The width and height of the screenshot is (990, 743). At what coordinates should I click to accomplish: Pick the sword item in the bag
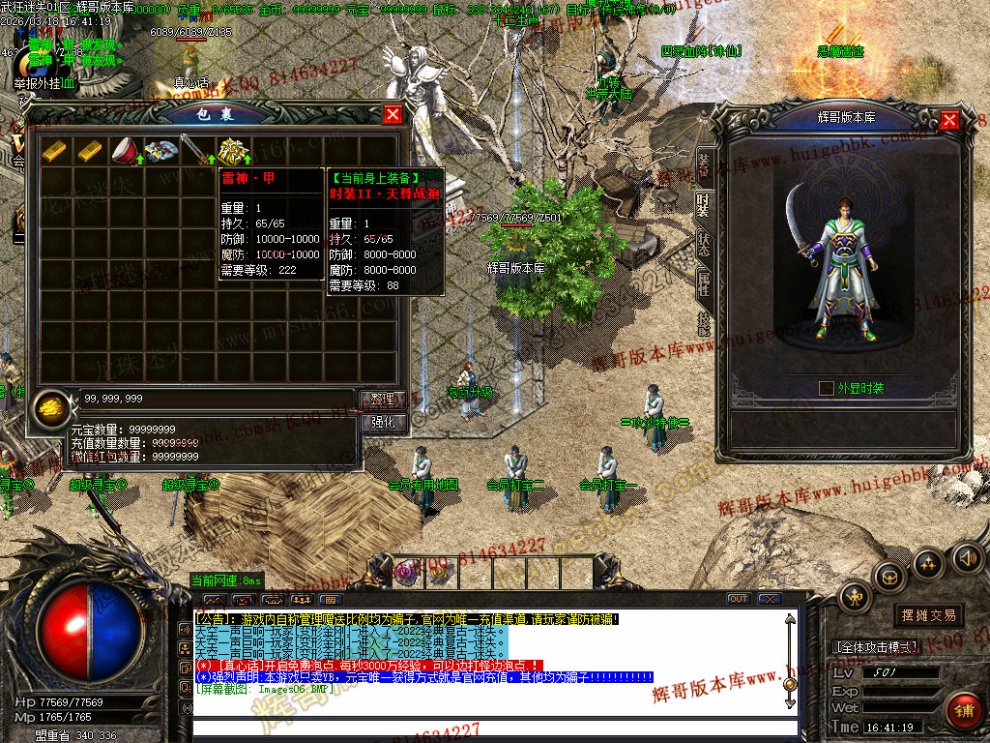pyautogui.click(x=197, y=150)
